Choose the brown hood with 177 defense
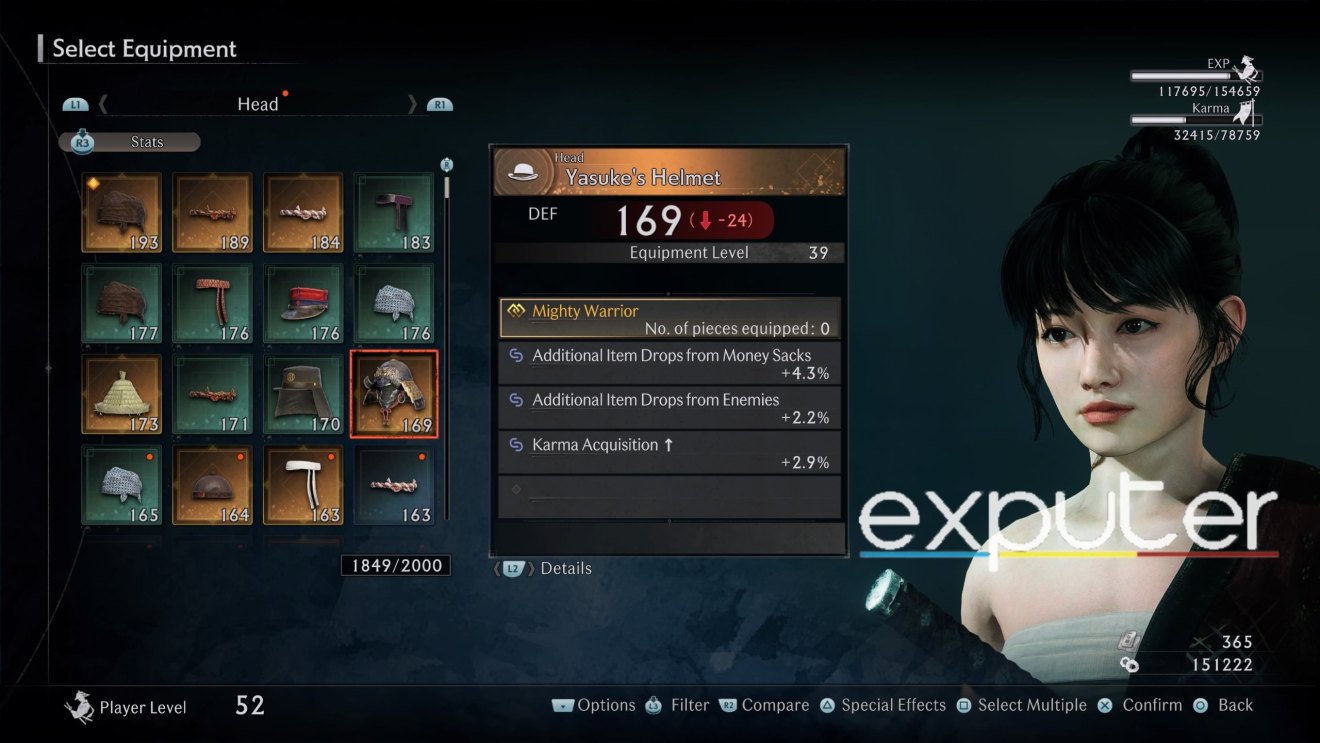Screen dimensions: 1320x743 121,303
